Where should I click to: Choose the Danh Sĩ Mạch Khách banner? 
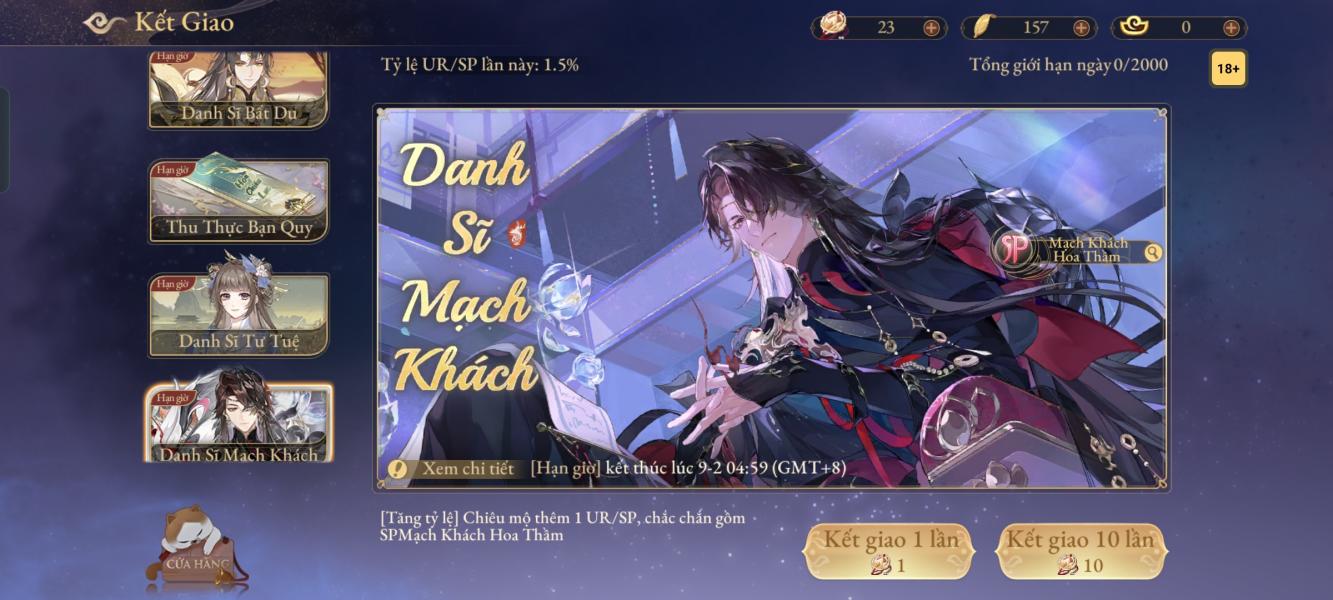[239, 424]
